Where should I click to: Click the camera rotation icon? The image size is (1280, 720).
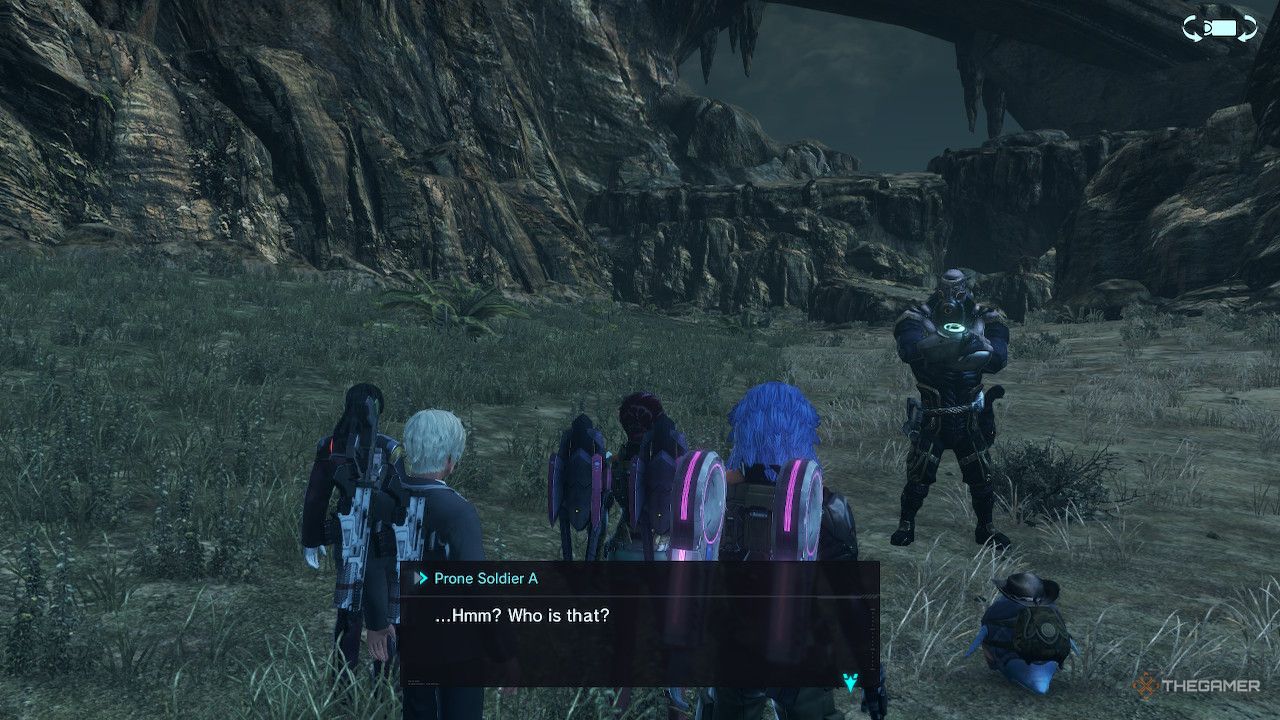click(1219, 29)
